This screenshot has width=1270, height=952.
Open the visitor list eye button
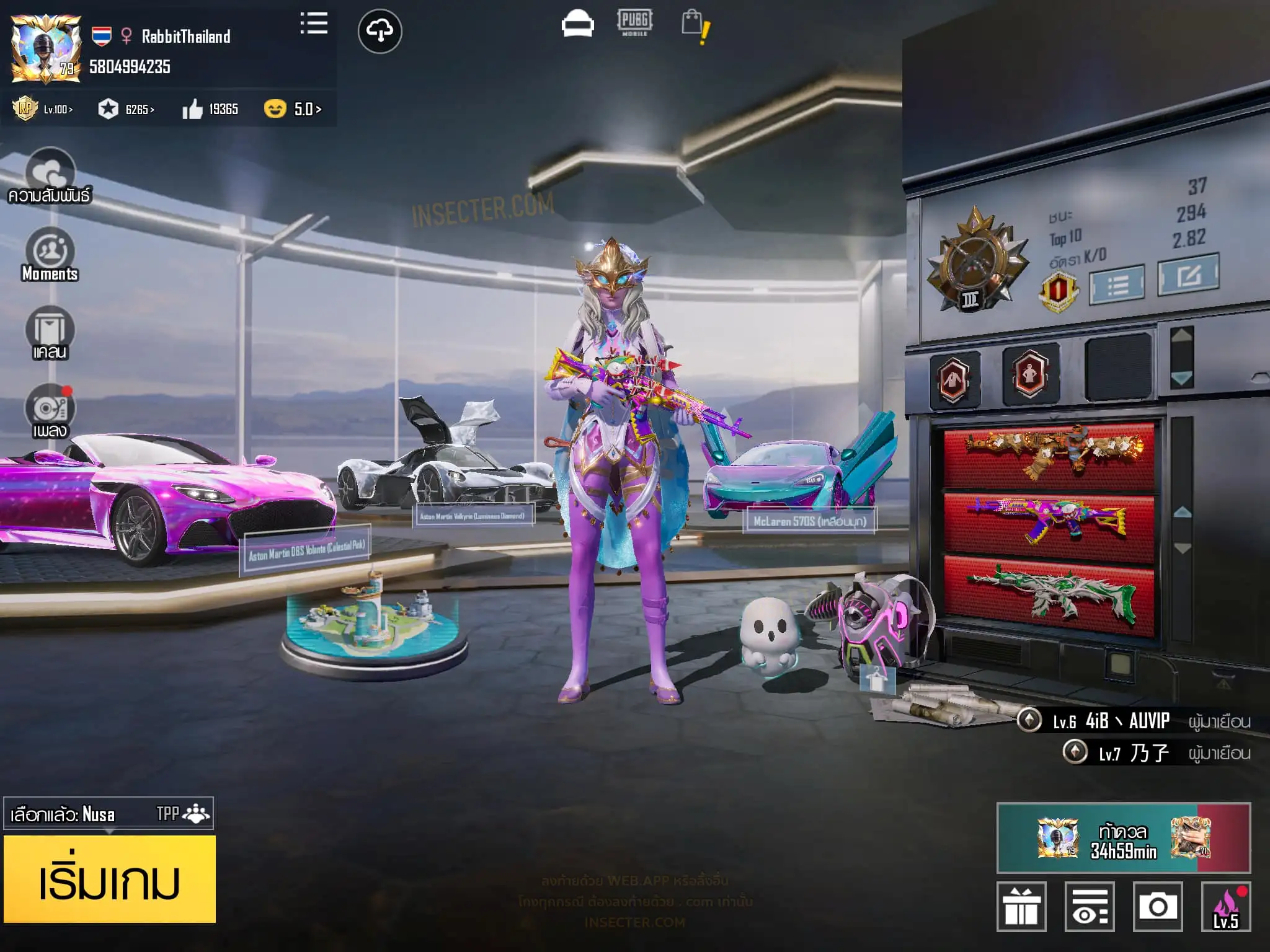click(x=1090, y=907)
